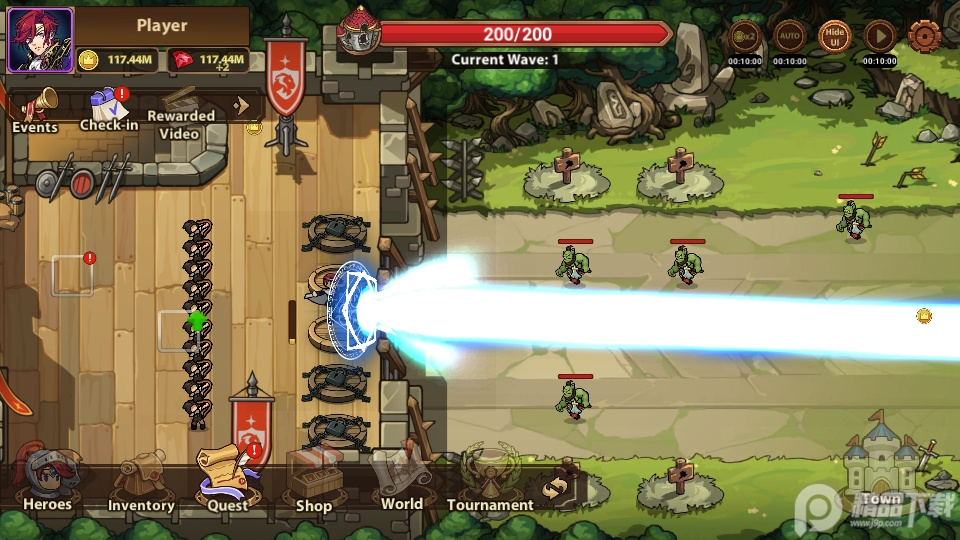Screen dimensions: 960x540
Task: Activate the x2 speed boost button
Action: (x=745, y=37)
